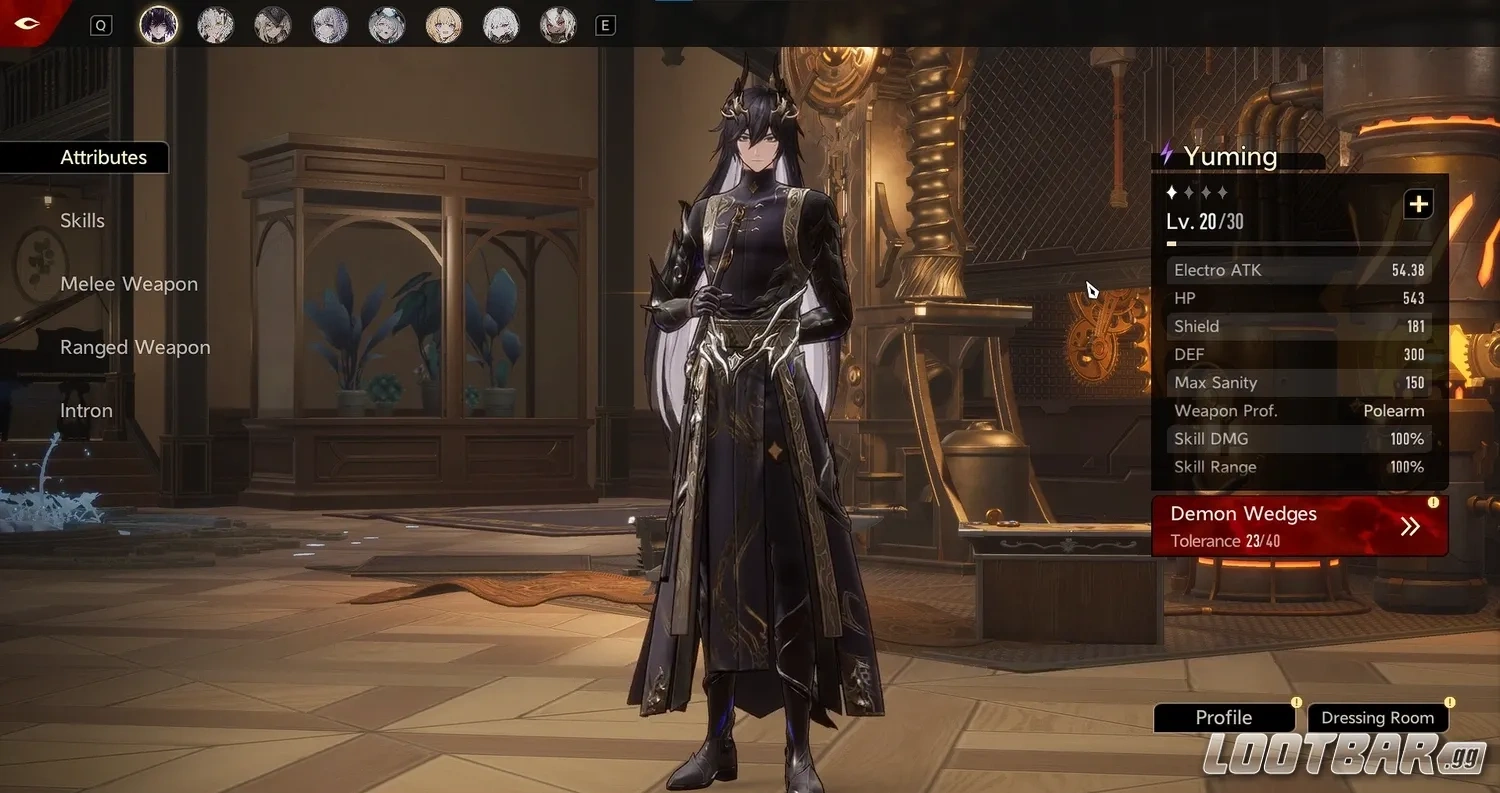The image size is (1500, 793).
Task: Expand Demon Wedges using the double-chevron arrow
Action: pyautogui.click(x=1410, y=526)
